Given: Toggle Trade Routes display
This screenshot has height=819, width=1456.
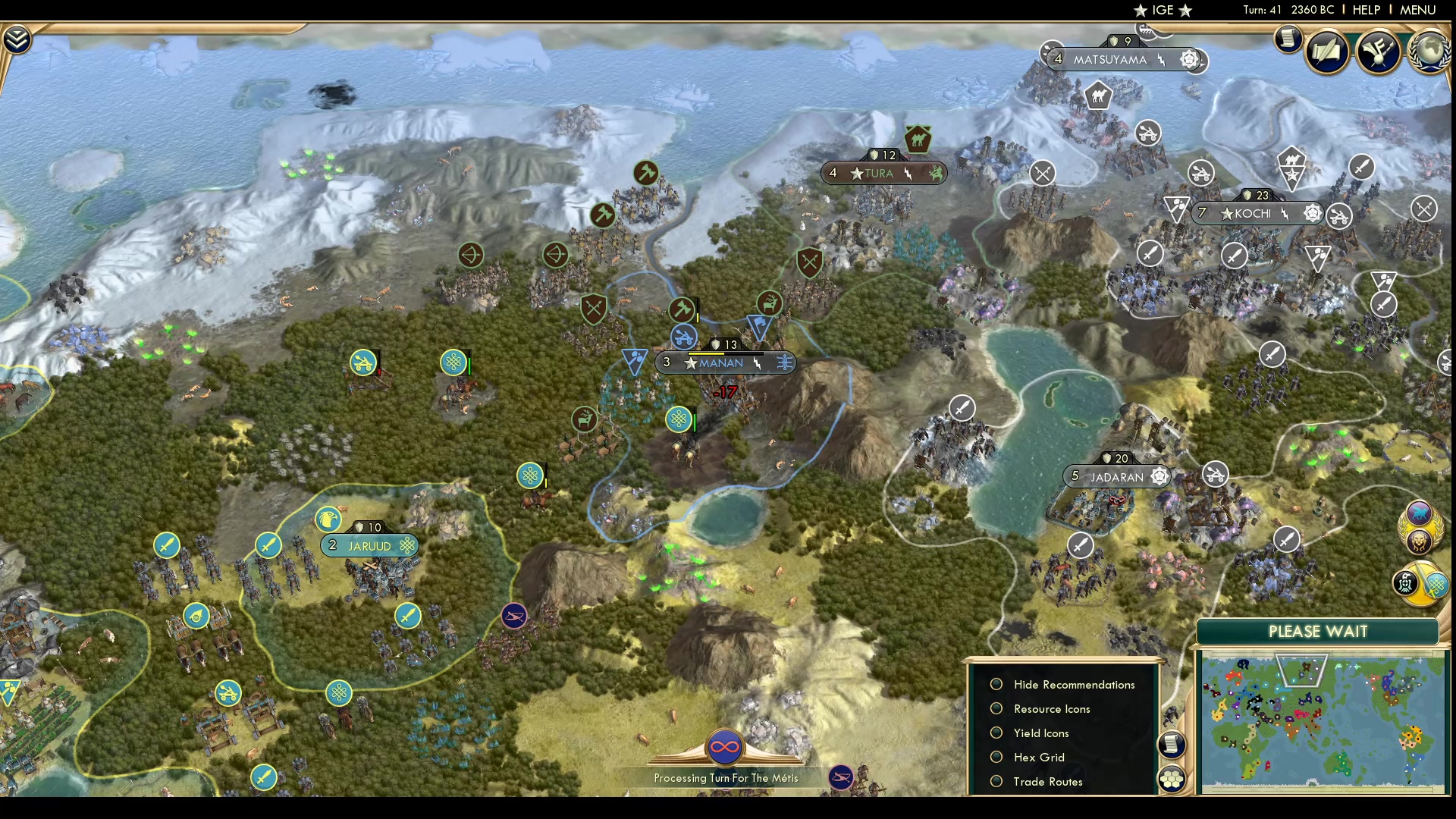Looking at the screenshot, I should coord(996,781).
